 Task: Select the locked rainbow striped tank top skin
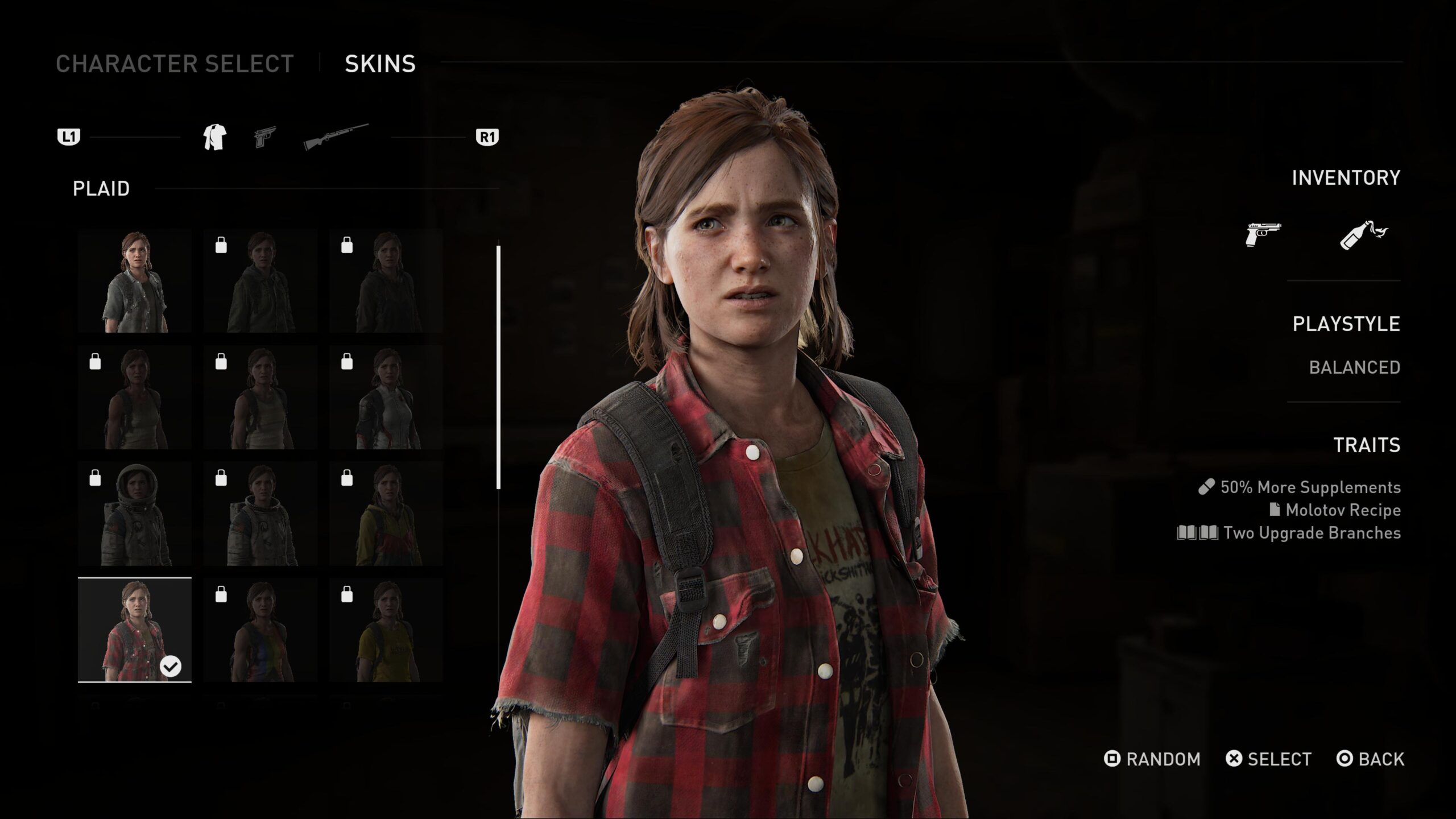tap(260, 630)
